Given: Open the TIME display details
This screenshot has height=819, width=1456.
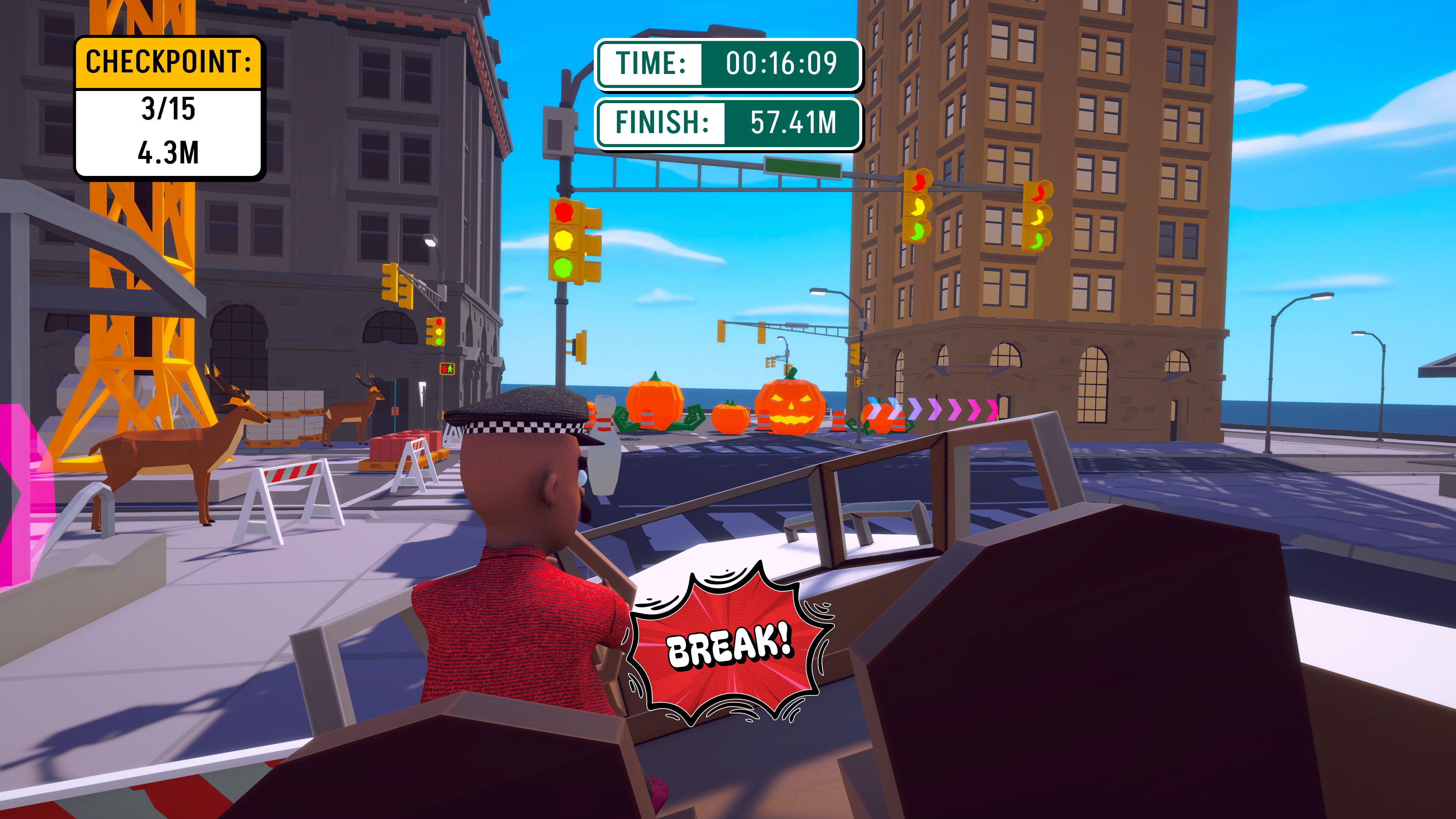Looking at the screenshot, I should tap(728, 64).
